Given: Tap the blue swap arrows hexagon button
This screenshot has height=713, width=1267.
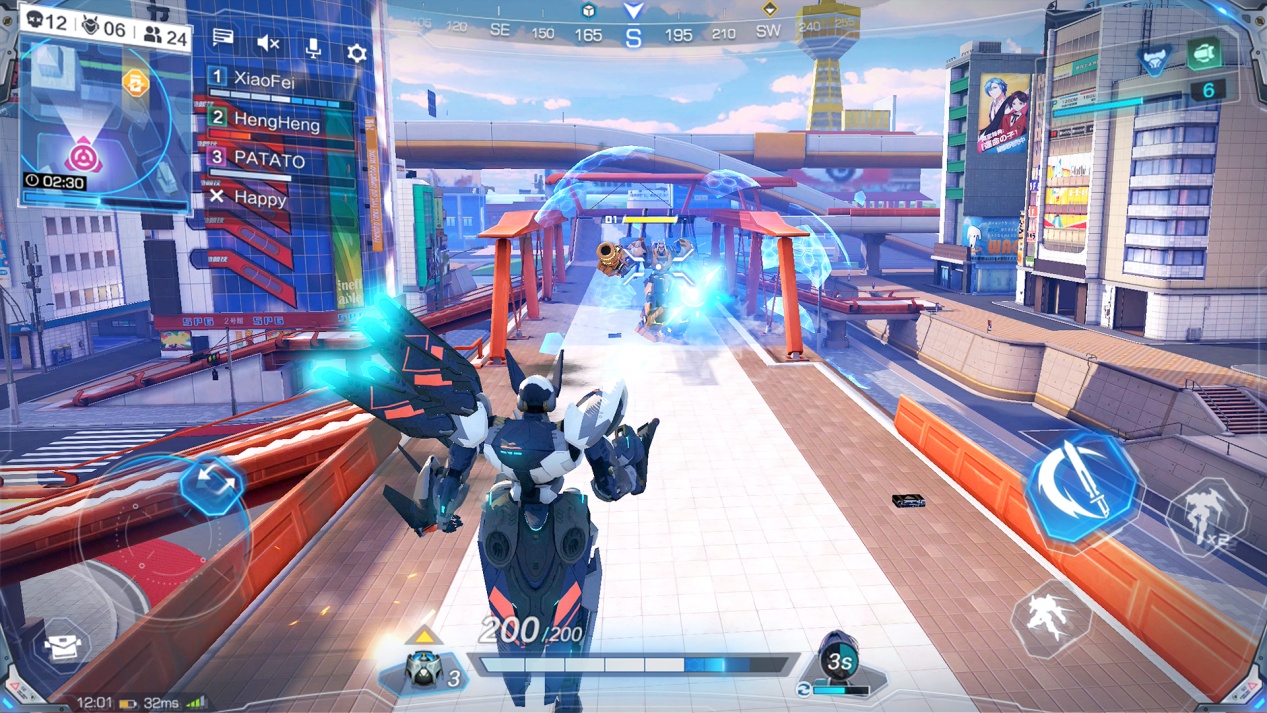Looking at the screenshot, I should (x=212, y=484).
